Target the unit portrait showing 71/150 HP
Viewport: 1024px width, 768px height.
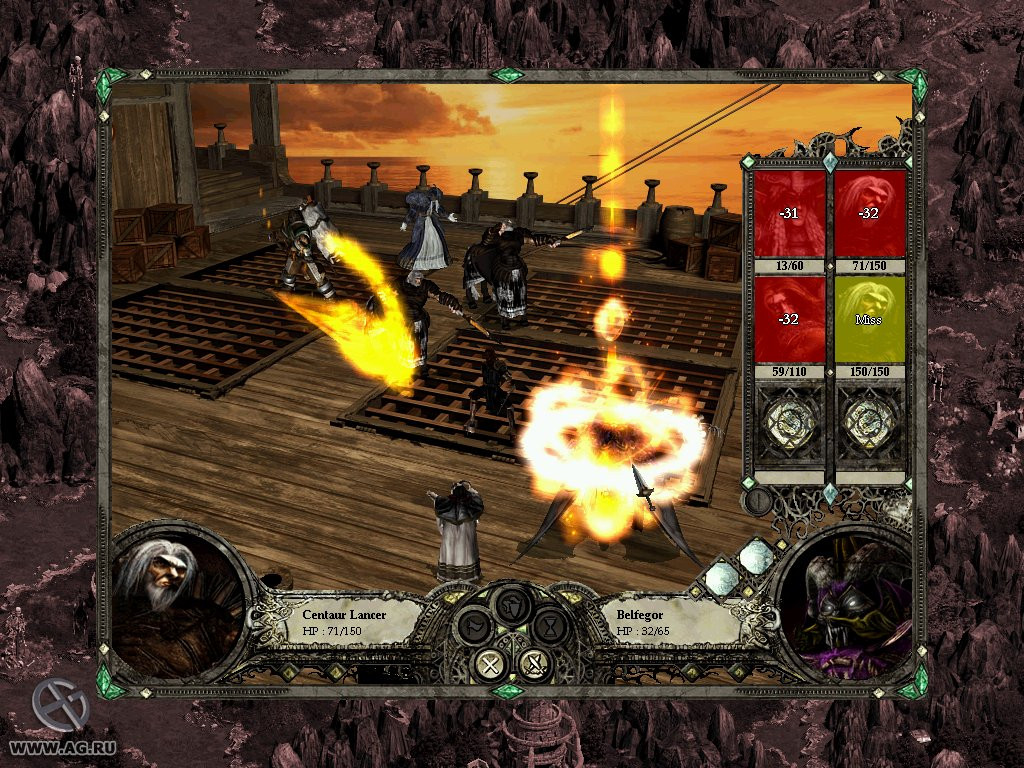coord(870,213)
